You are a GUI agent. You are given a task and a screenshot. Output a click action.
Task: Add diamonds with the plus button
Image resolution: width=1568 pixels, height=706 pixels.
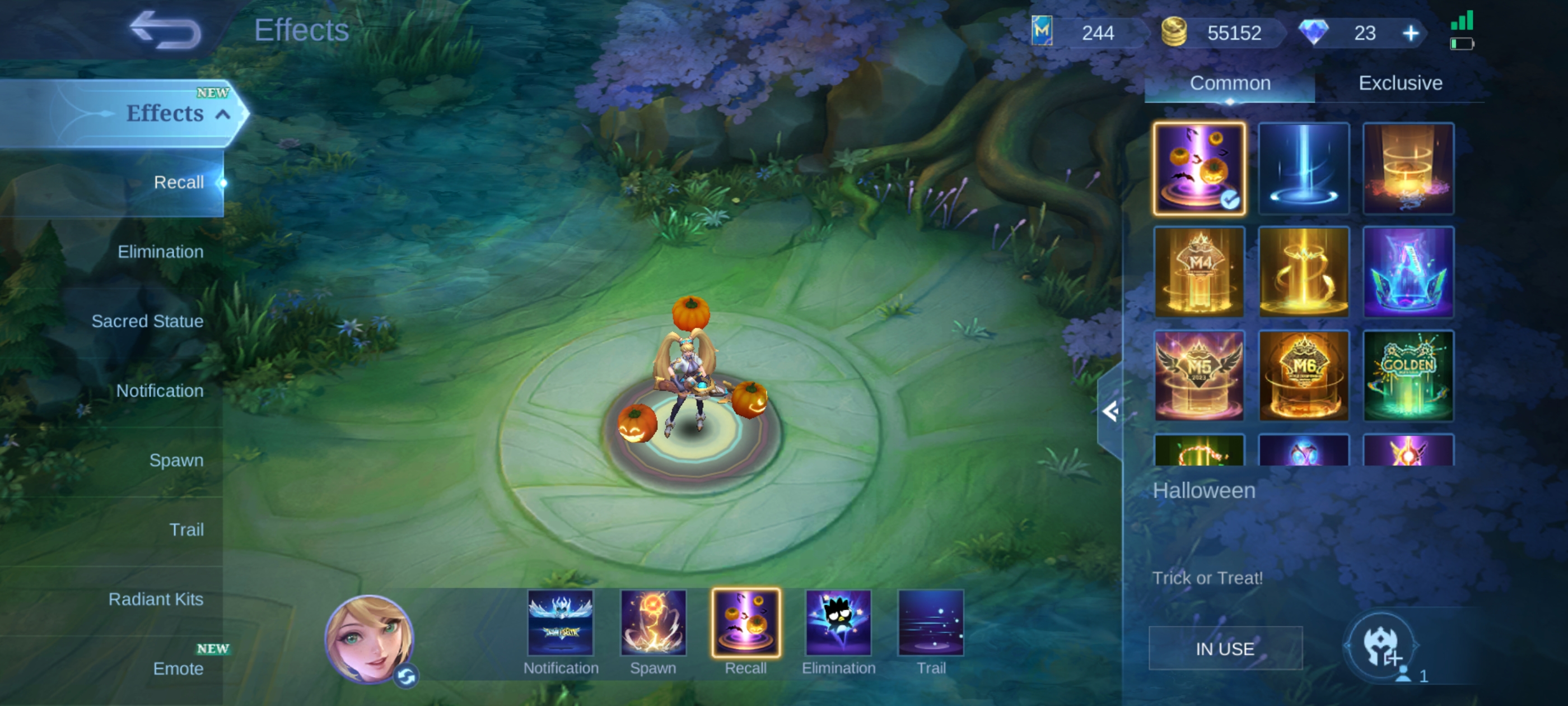1410,33
